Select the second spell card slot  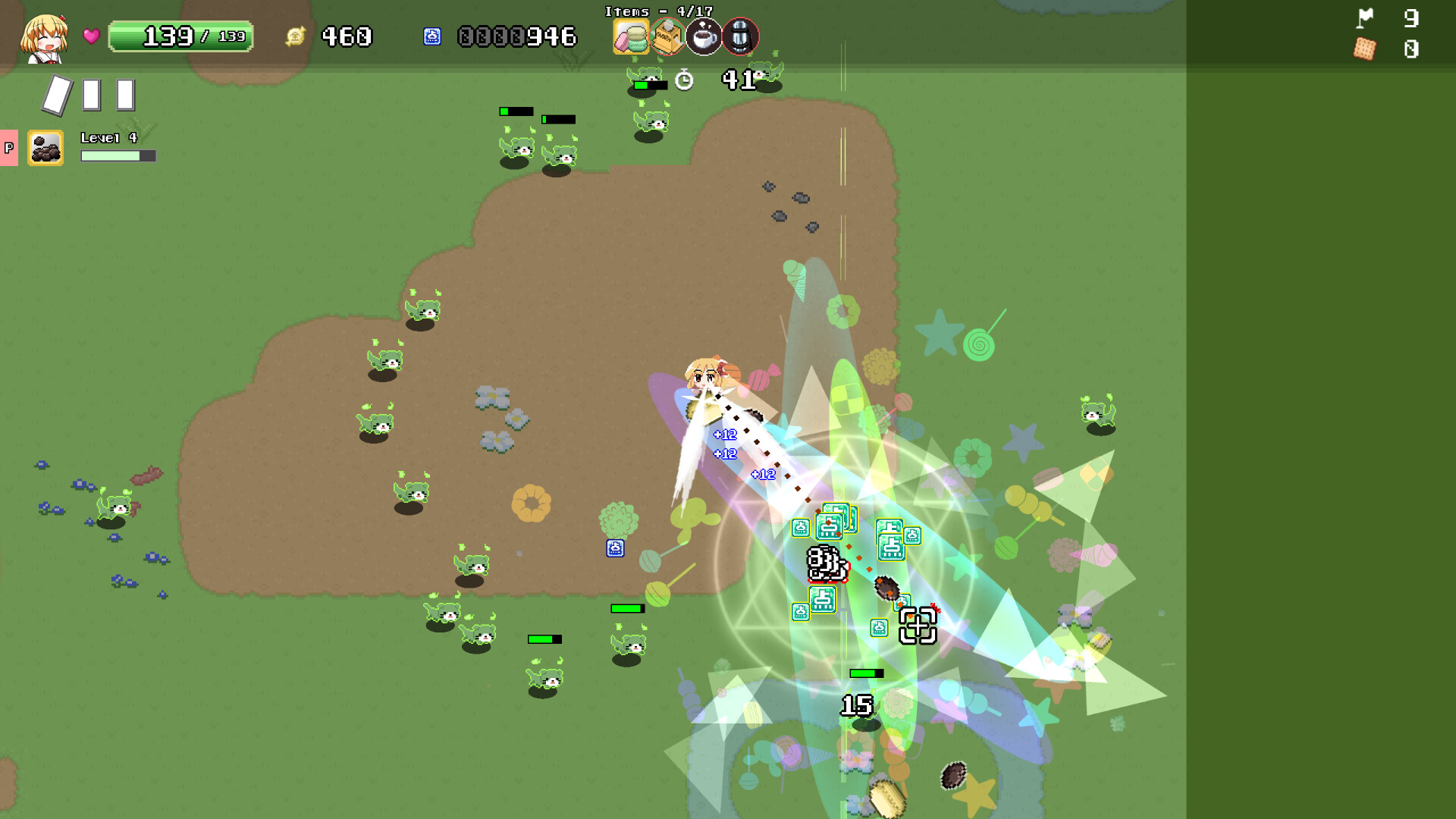coord(90,94)
